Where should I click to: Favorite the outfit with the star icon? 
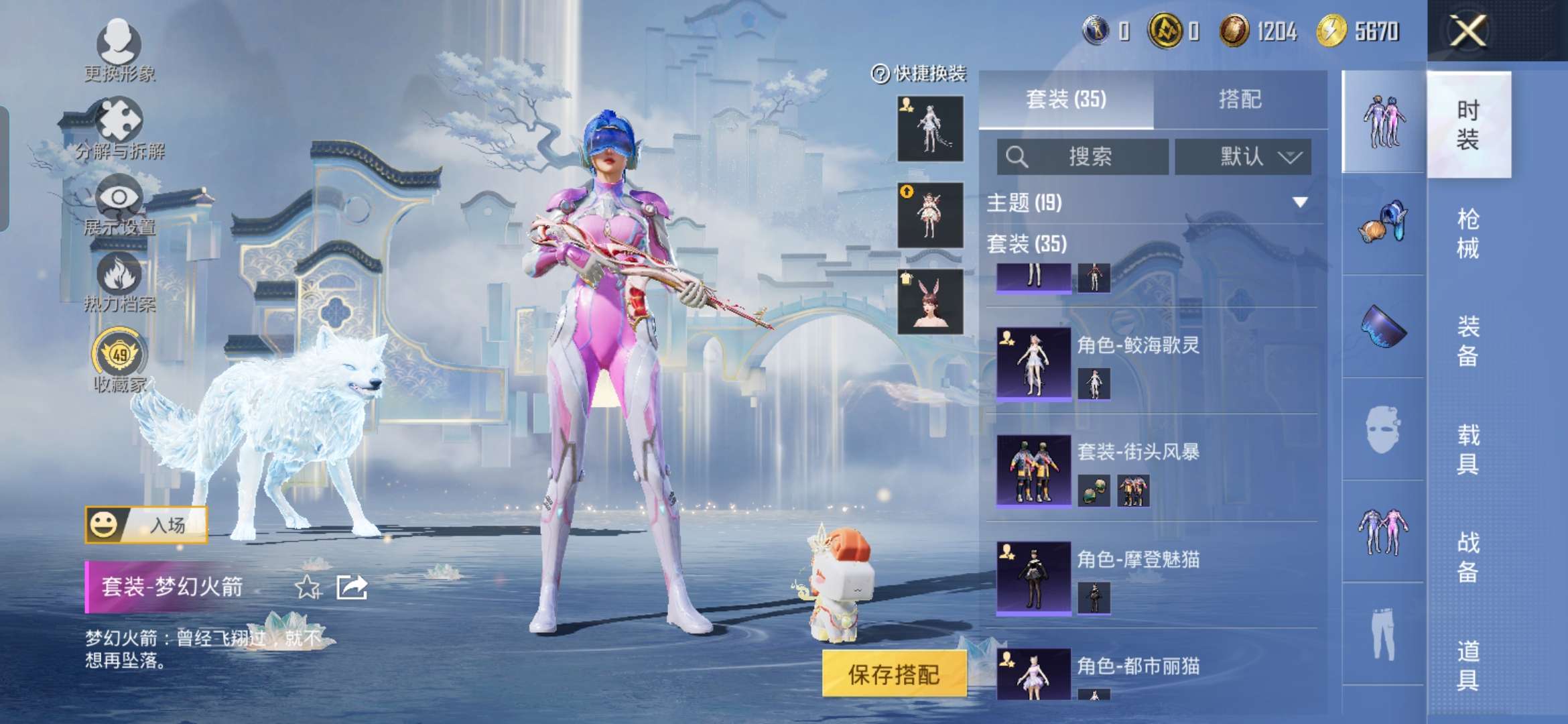pyautogui.click(x=308, y=587)
